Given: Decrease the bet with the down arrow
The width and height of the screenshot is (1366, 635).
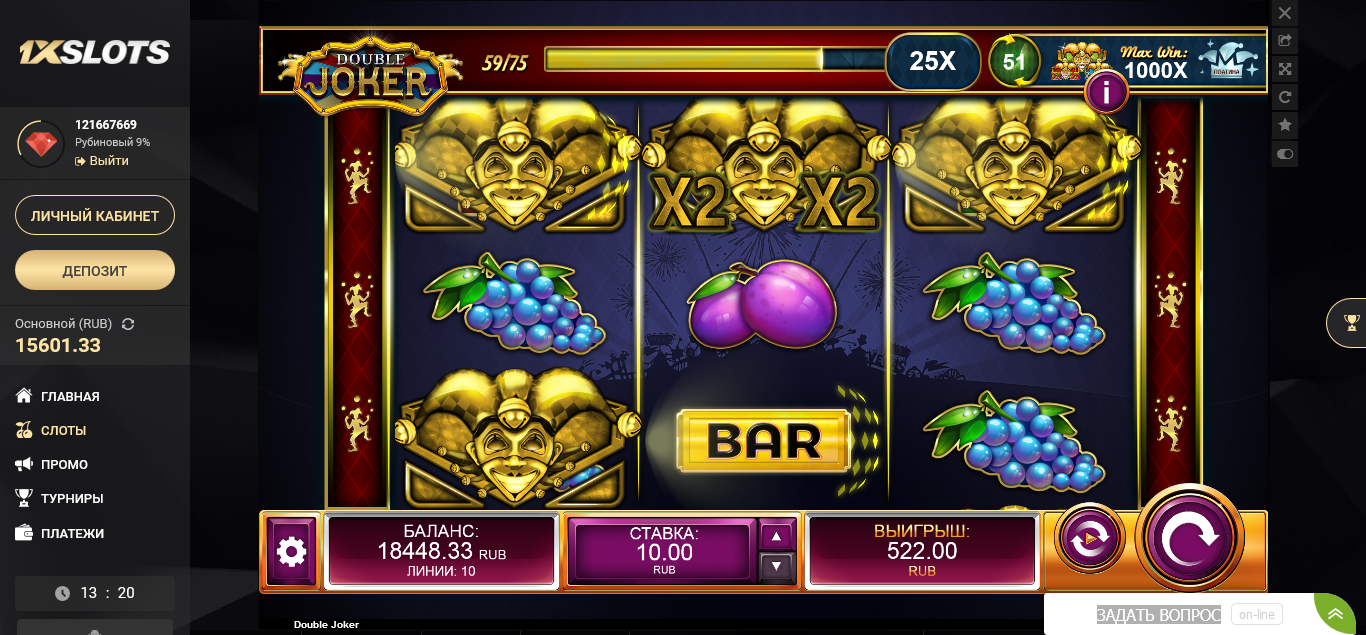Looking at the screenshot, I should (777, 567).
